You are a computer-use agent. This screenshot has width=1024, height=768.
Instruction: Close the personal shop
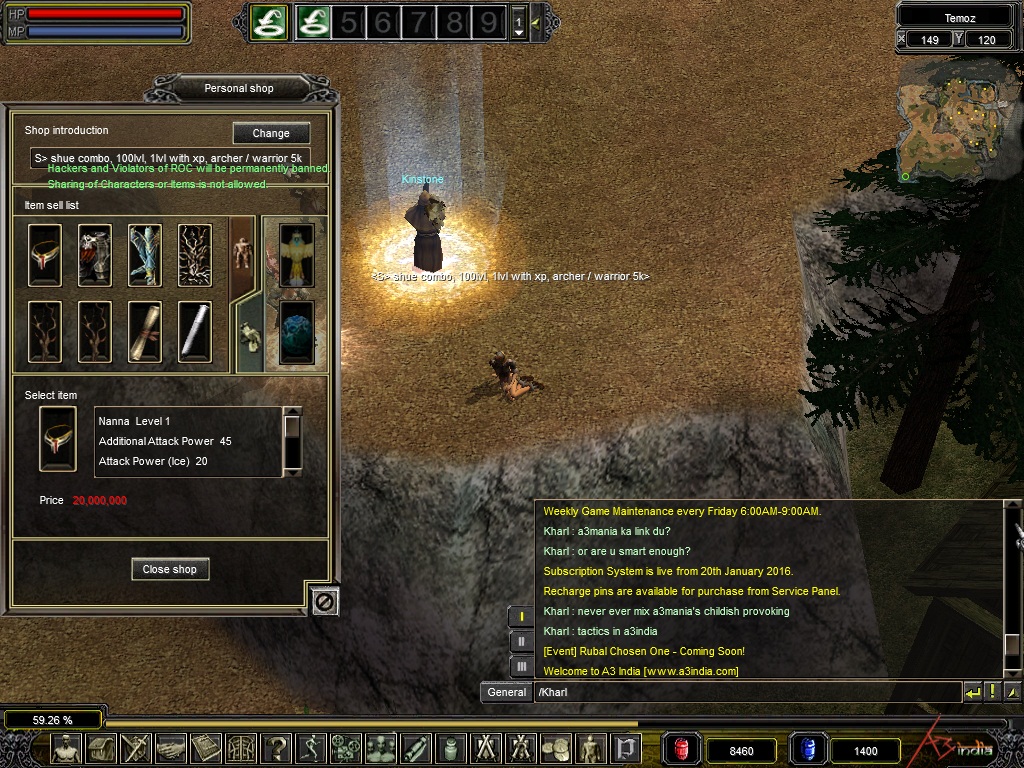(x=169, y=569)
